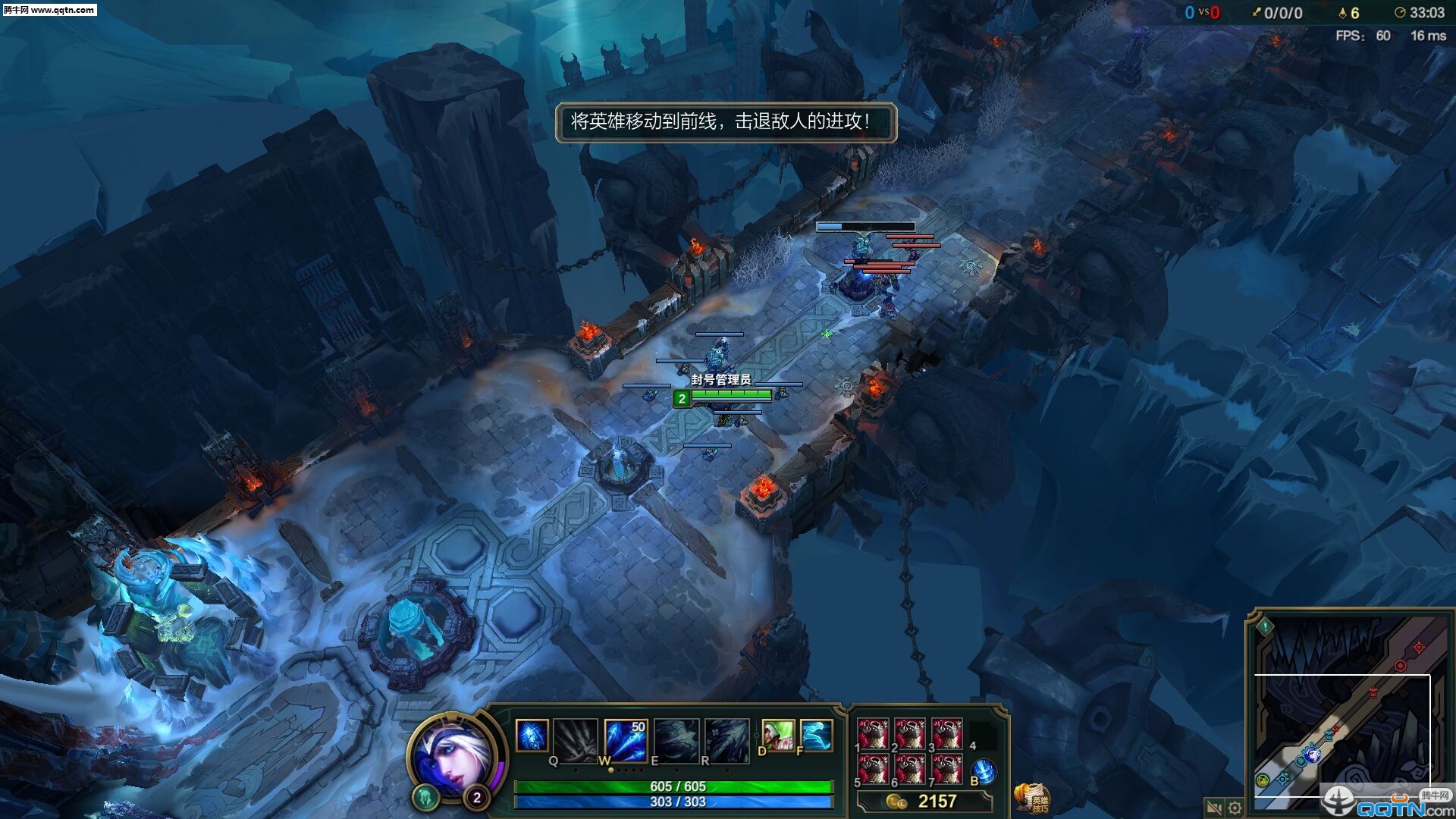Cast the Heal summoner spell on D
Screen dimensions: 1456x819
pos(777,735)
